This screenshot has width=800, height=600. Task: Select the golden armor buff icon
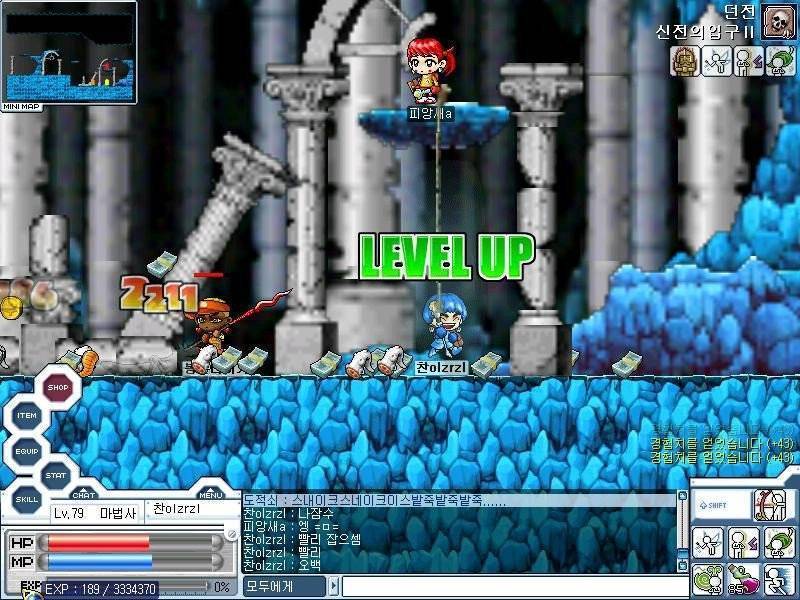click(685, 62)
